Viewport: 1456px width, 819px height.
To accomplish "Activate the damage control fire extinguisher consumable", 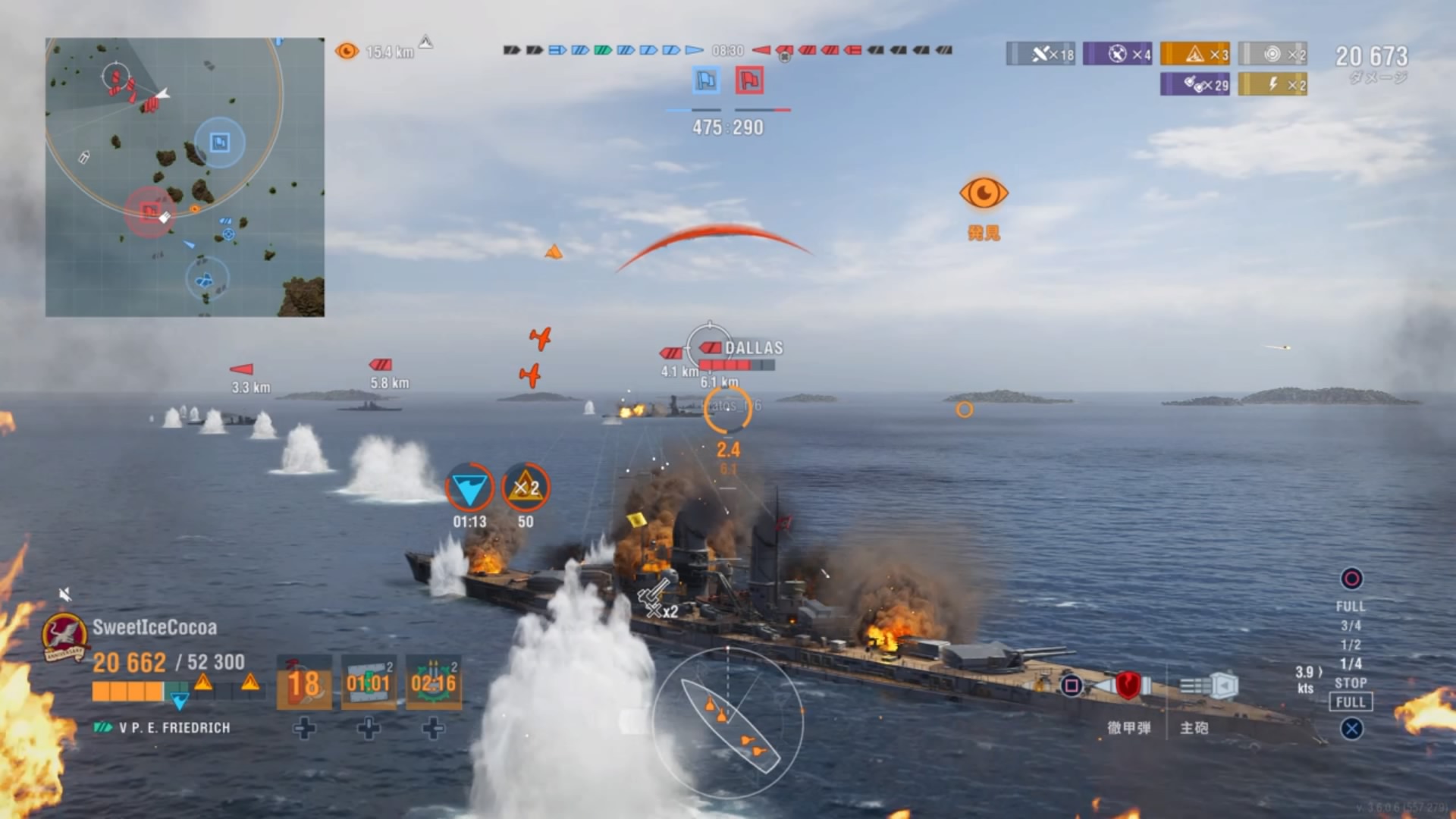I will pyautogui.click(x=304, y=682).
